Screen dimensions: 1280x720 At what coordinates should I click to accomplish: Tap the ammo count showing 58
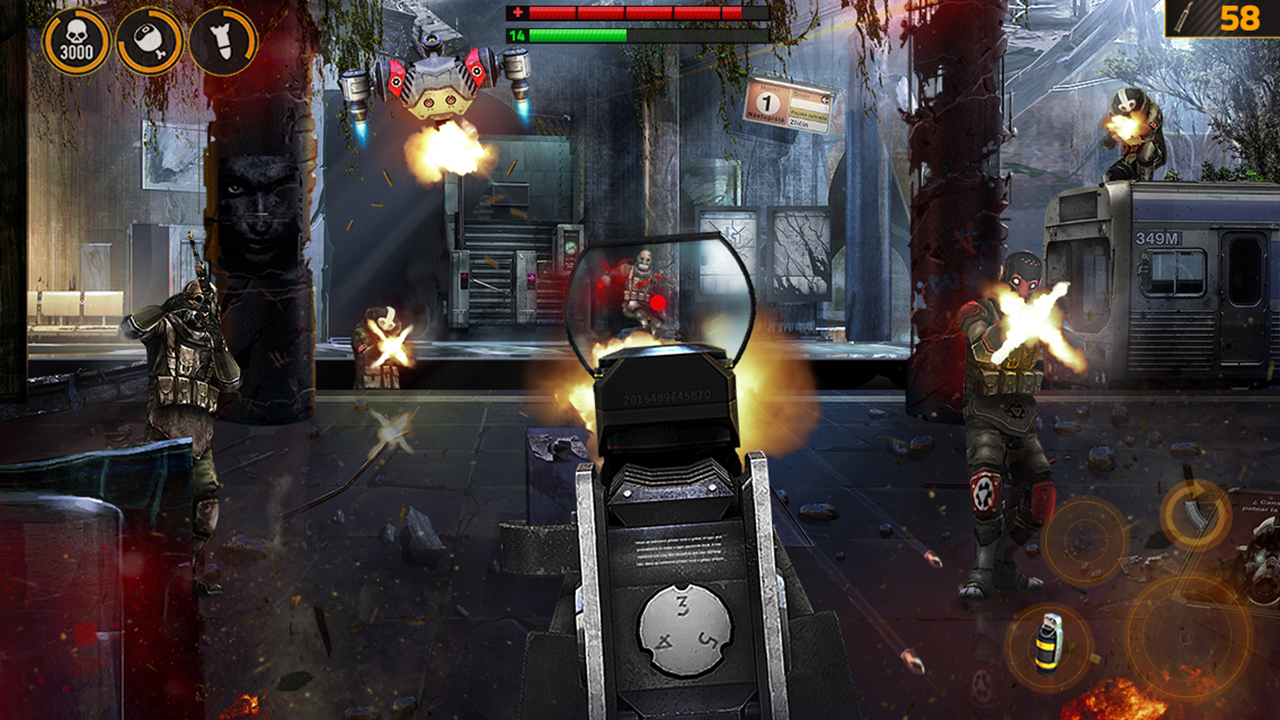(x=1242, y=18)
